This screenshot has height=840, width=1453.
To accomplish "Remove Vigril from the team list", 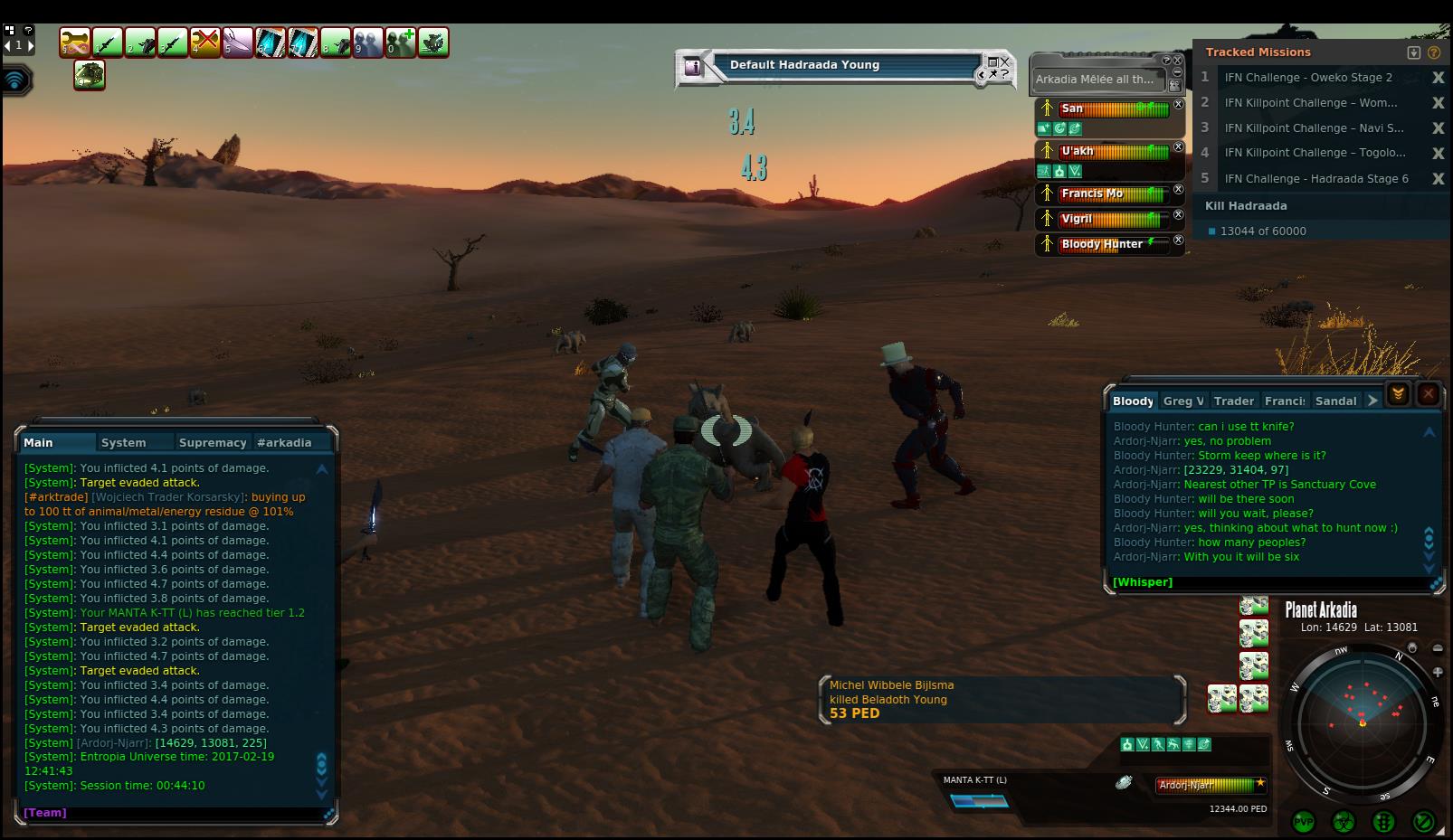I will pos(1178,215).
